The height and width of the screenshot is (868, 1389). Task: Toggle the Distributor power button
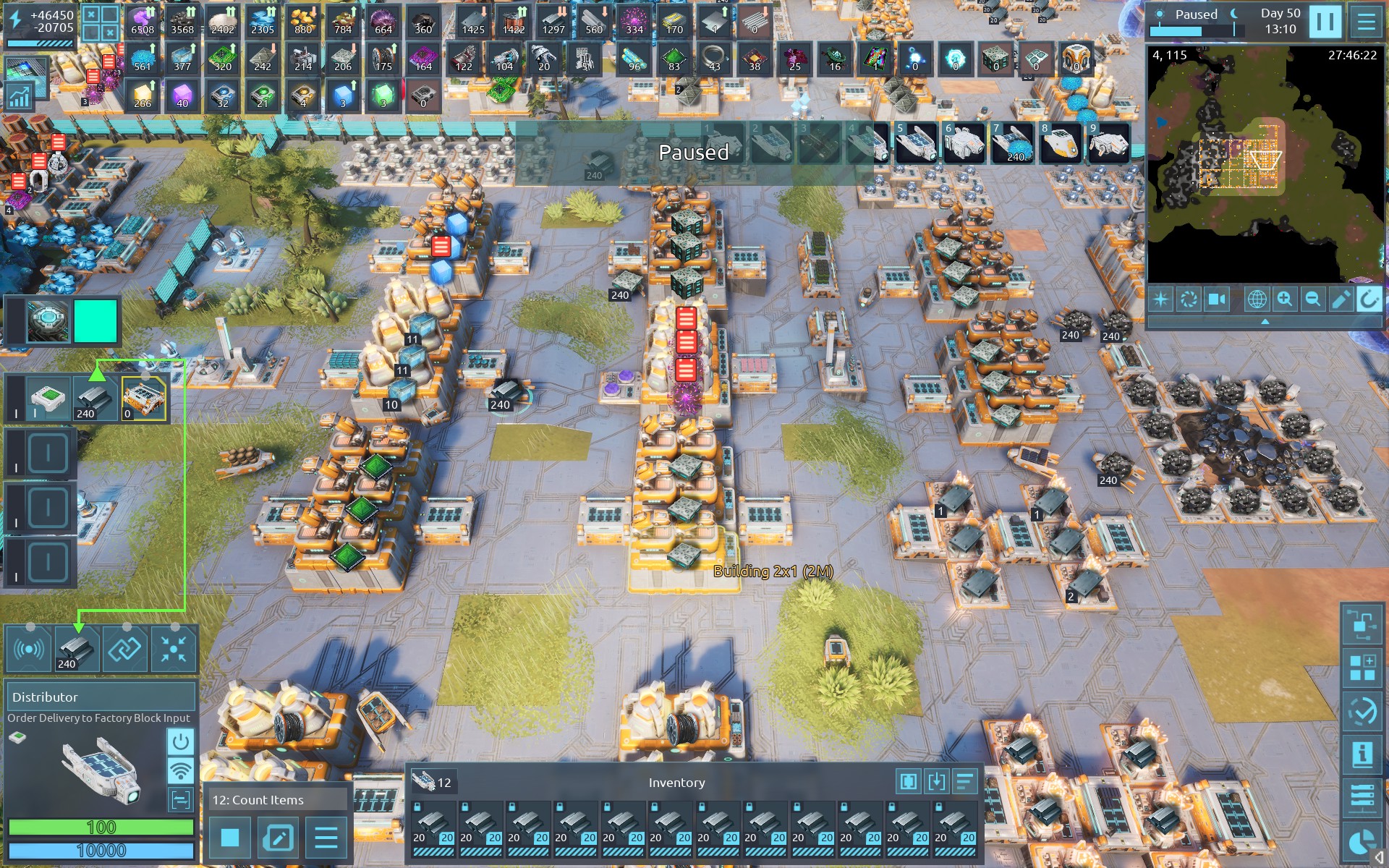[180, 741]
